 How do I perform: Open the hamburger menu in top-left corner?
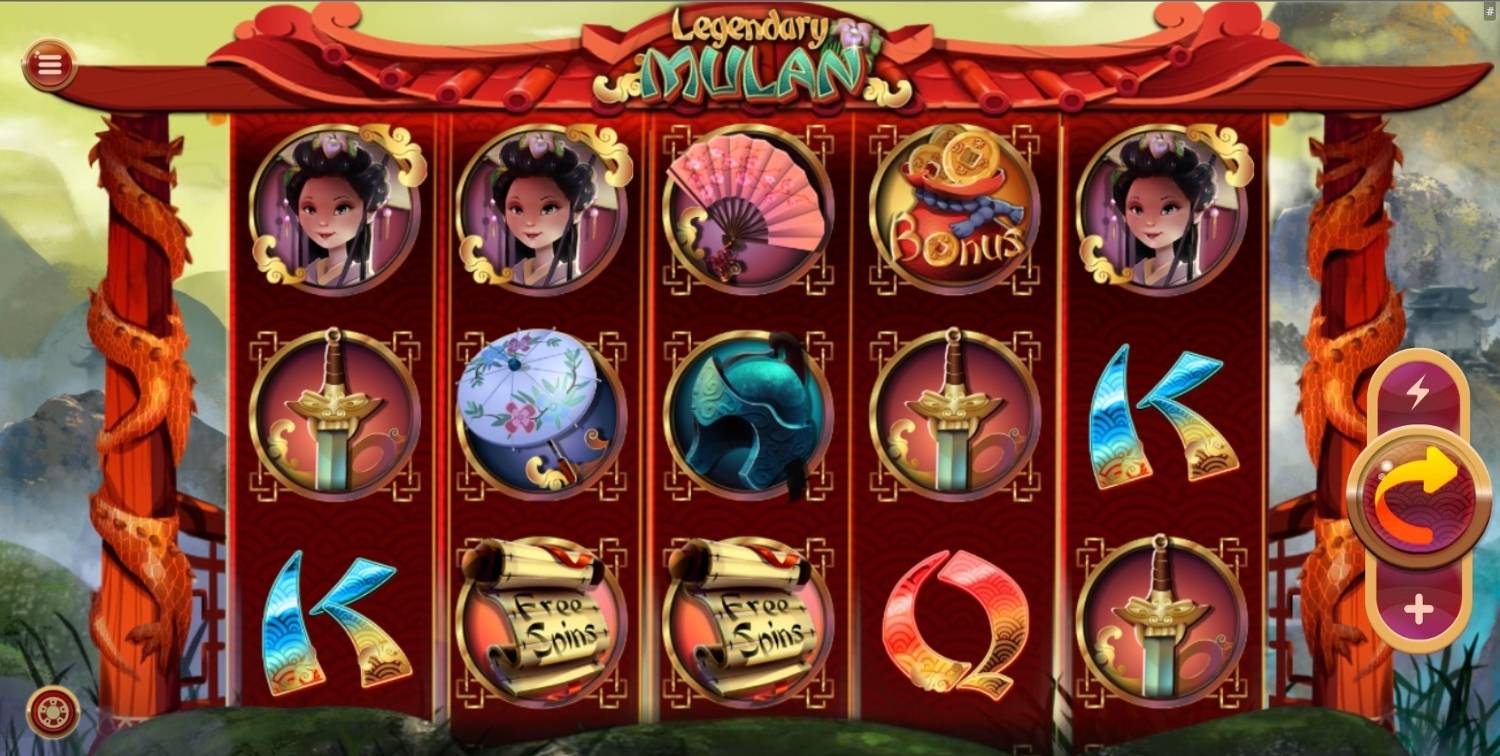coord(47,65)
